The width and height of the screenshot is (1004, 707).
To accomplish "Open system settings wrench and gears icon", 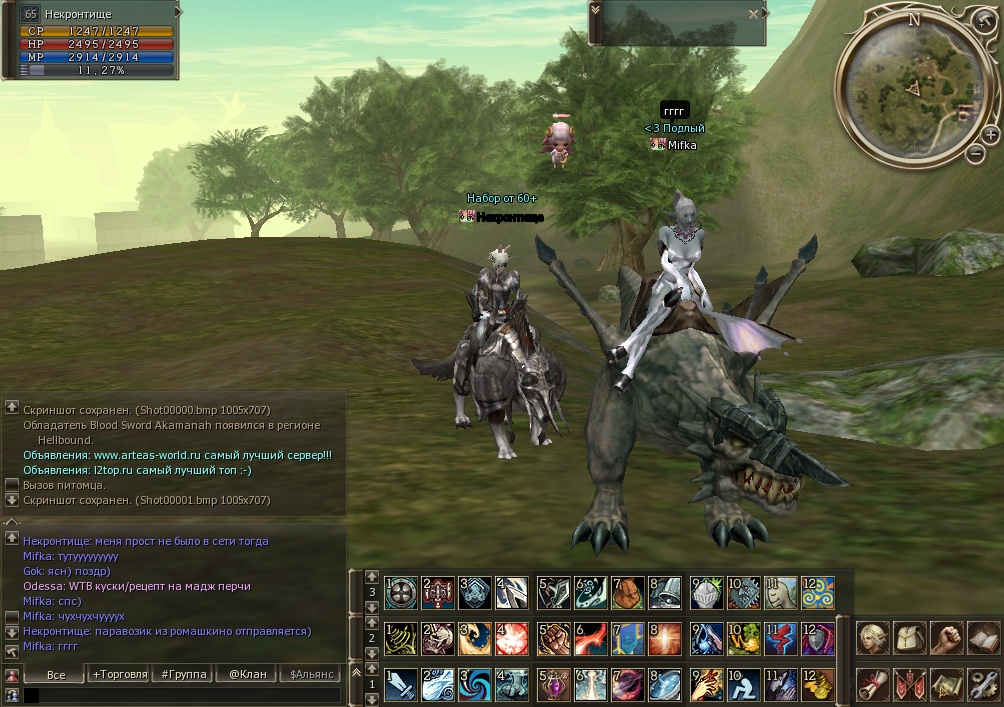I will 983,684.
